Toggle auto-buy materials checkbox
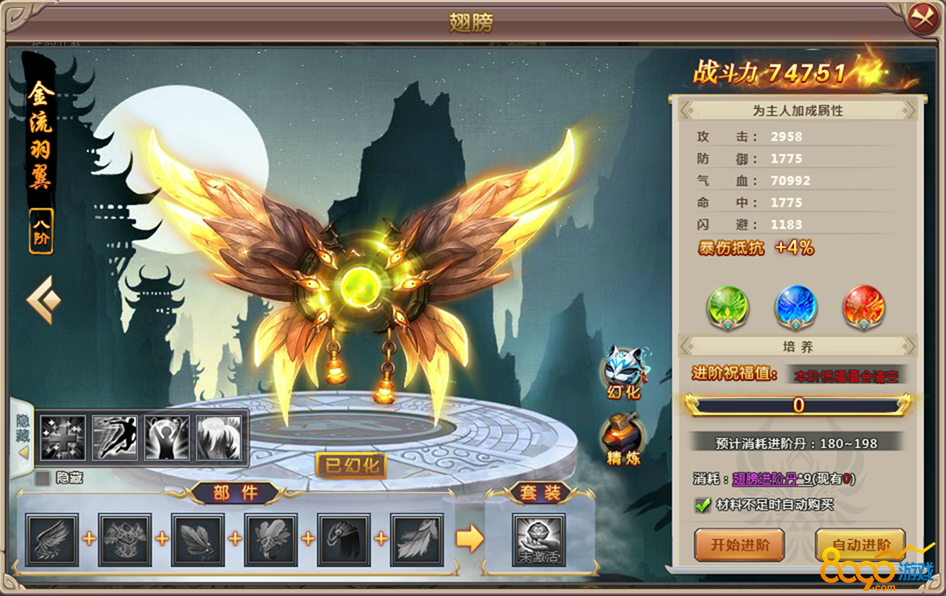Viewport: 946px width, 596px height. 703,505
